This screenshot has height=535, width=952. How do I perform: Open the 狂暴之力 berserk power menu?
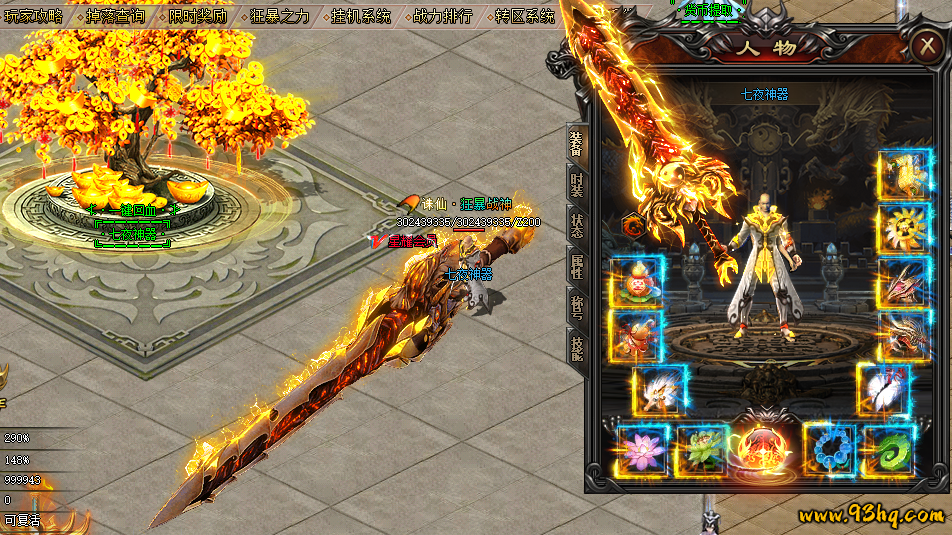pos(279,16)
